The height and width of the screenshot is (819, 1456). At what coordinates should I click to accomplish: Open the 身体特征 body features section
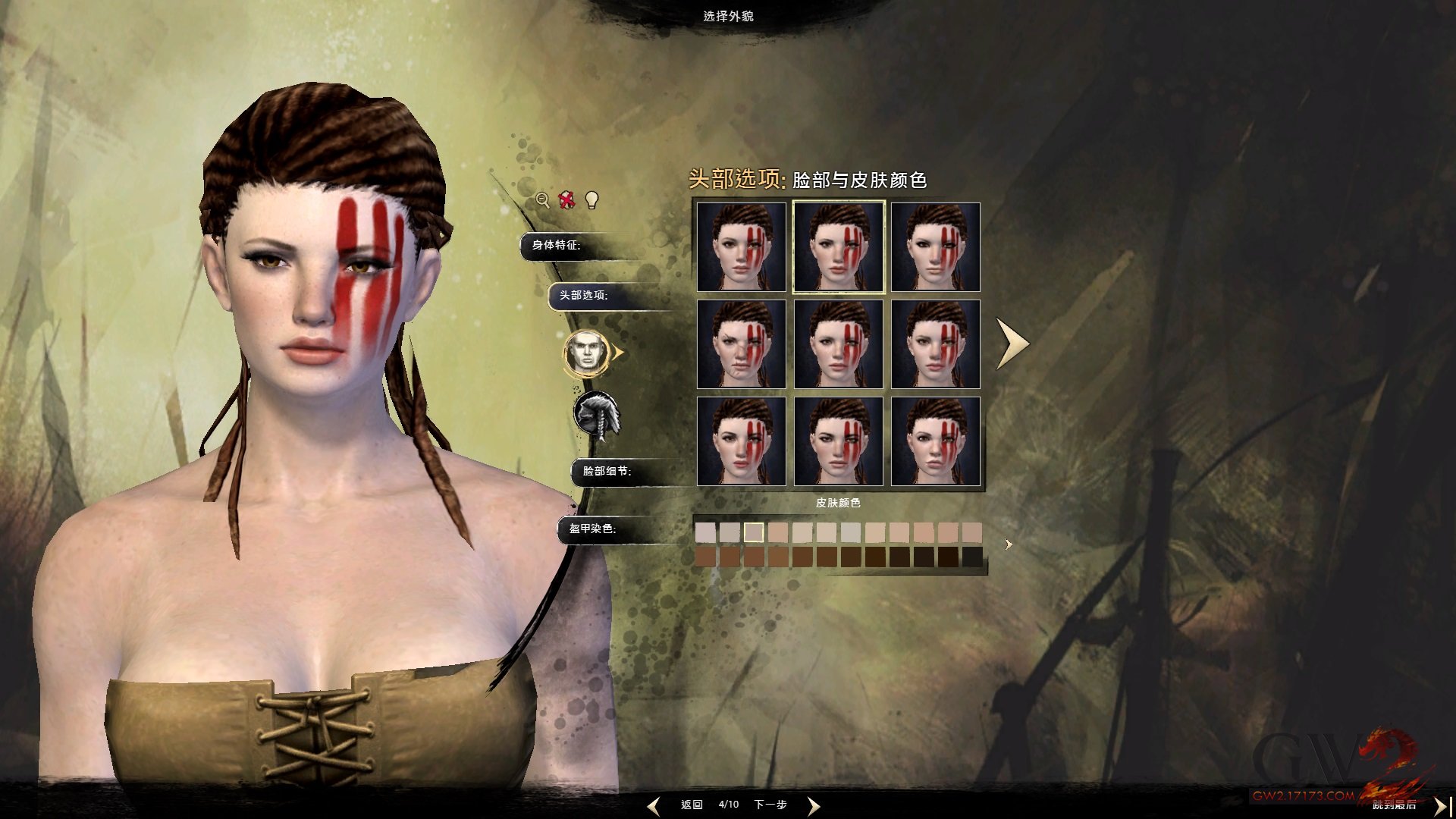pyautogui.click(x=557, y=245)
